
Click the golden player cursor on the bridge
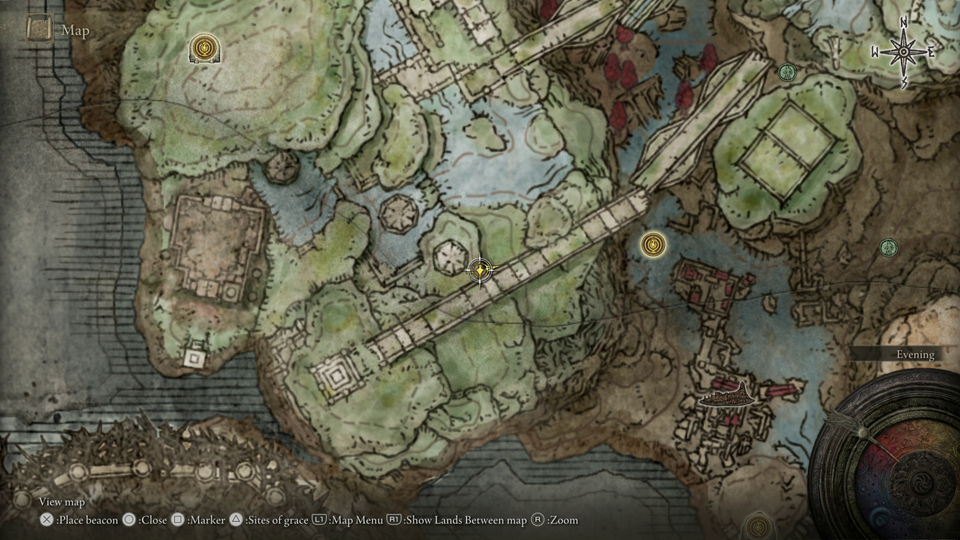(x=481, y=270)
